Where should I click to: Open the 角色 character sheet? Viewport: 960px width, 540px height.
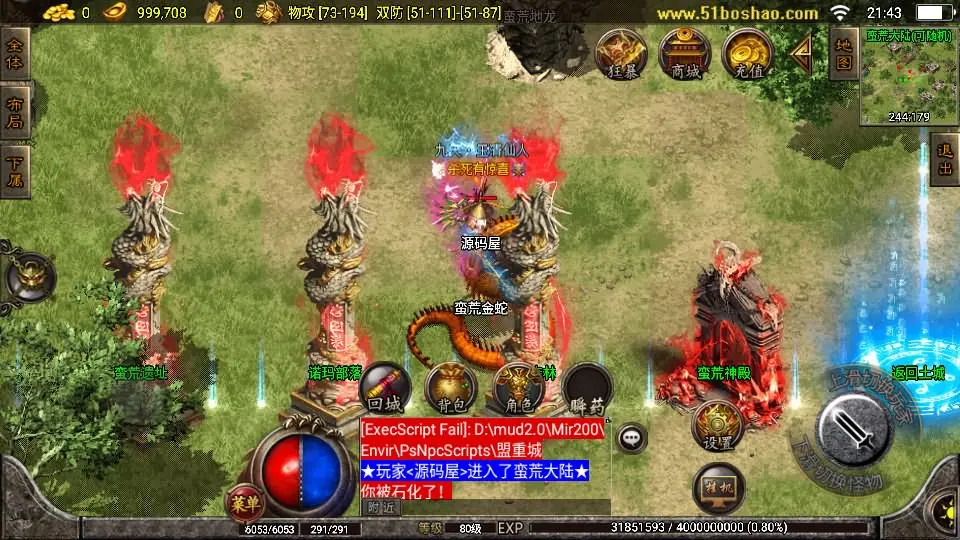518,388
